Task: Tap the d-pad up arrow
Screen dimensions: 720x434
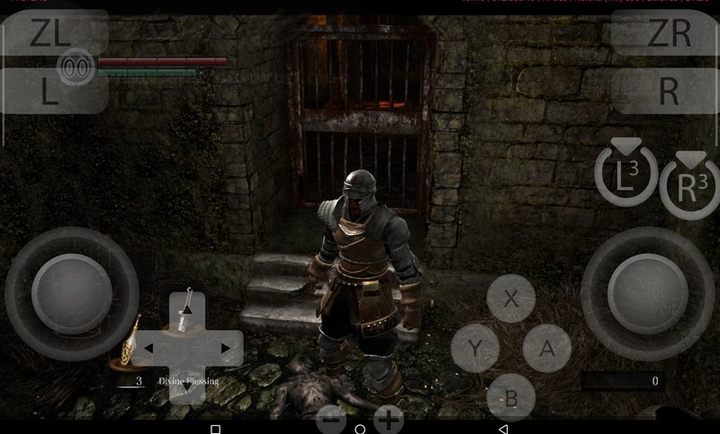Action: [x=187, y=311]
